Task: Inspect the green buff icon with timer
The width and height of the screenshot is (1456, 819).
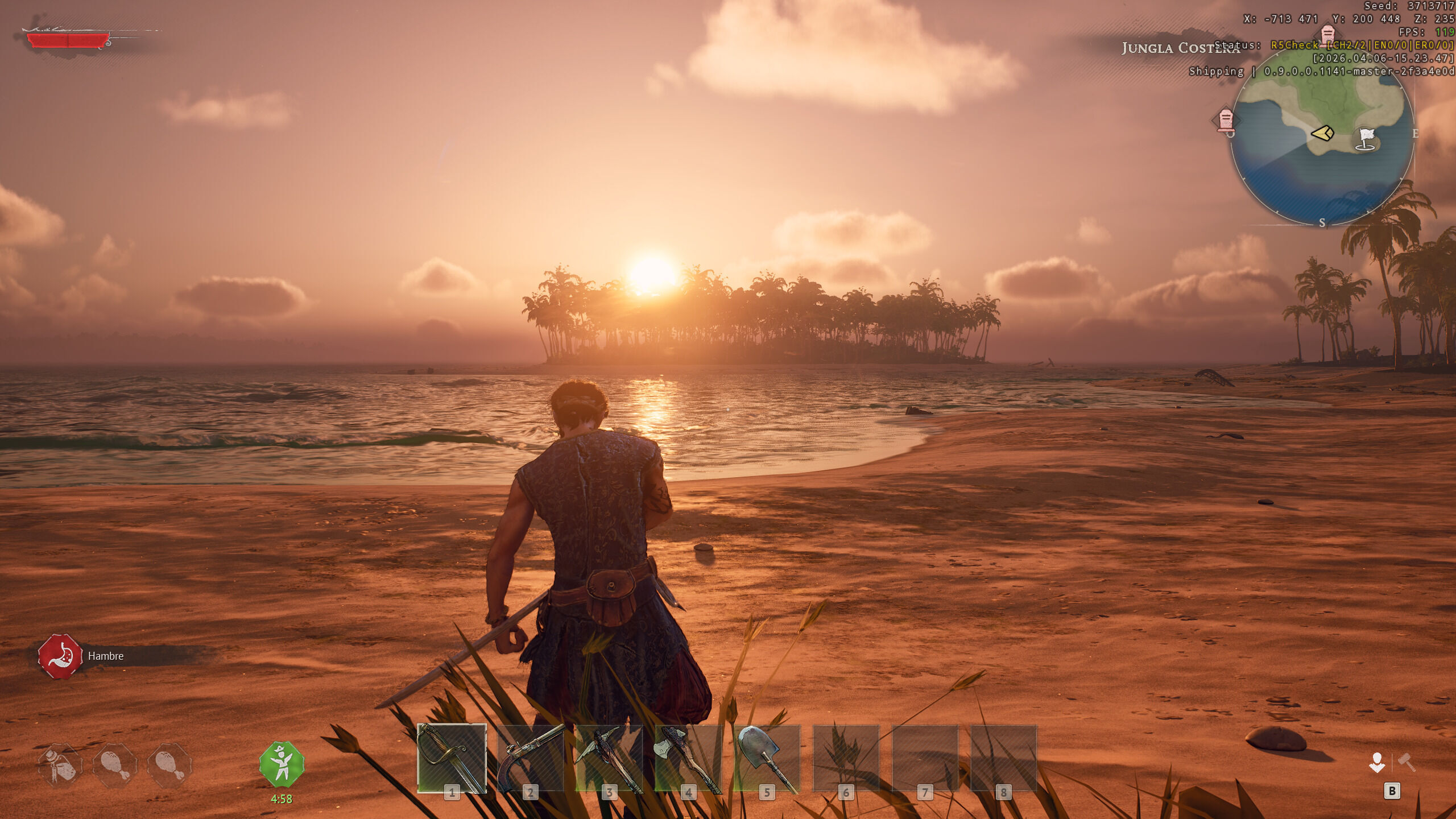Action: click(x=282, y=764)
